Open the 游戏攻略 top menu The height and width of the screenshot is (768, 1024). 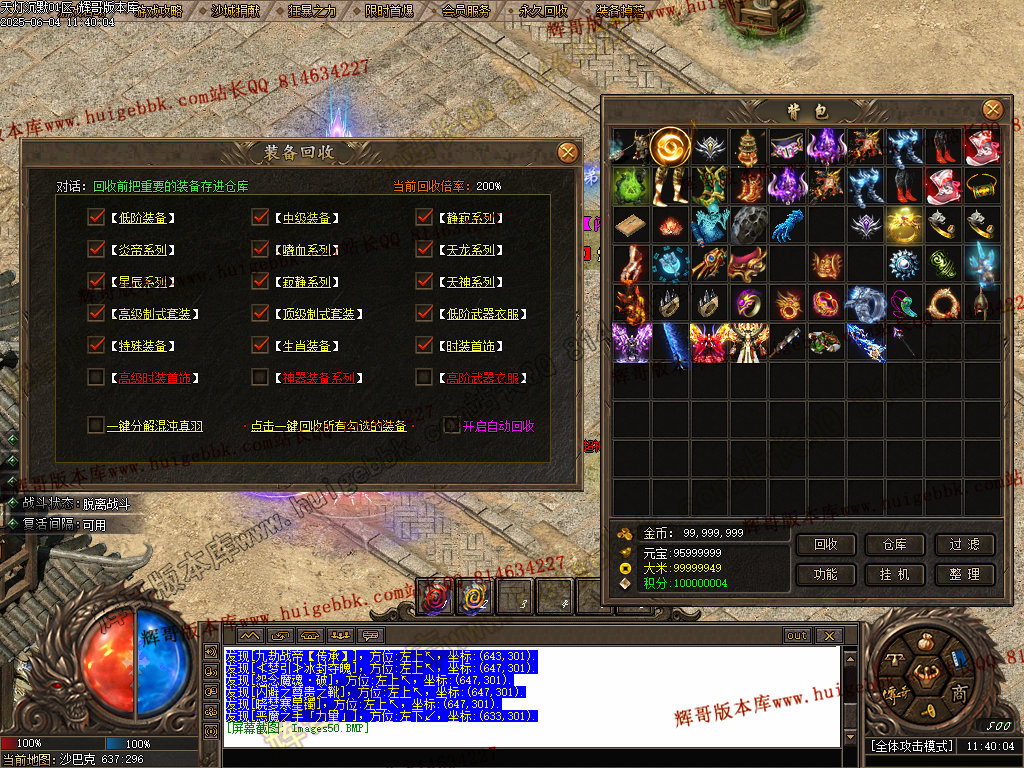point(159,11)
